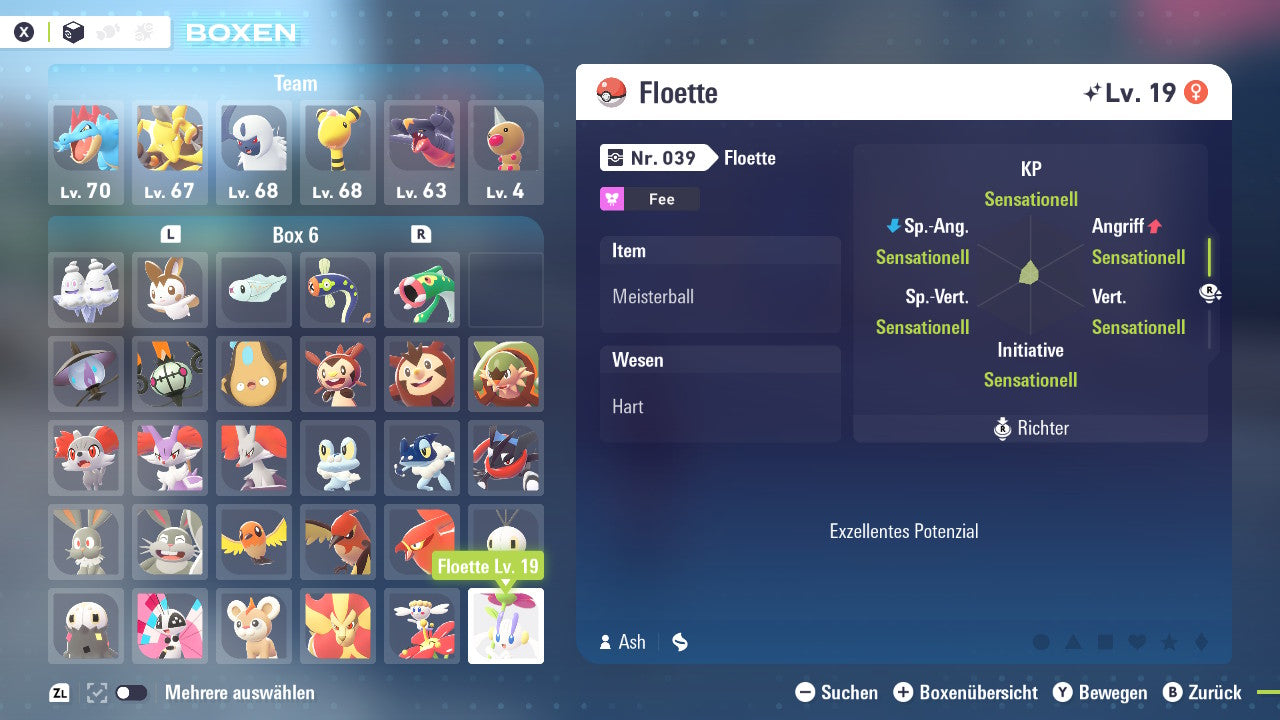This screenshot has width=1280, height=720.
Task: Click the Fee type badge
Action: (x=649, y=198)
